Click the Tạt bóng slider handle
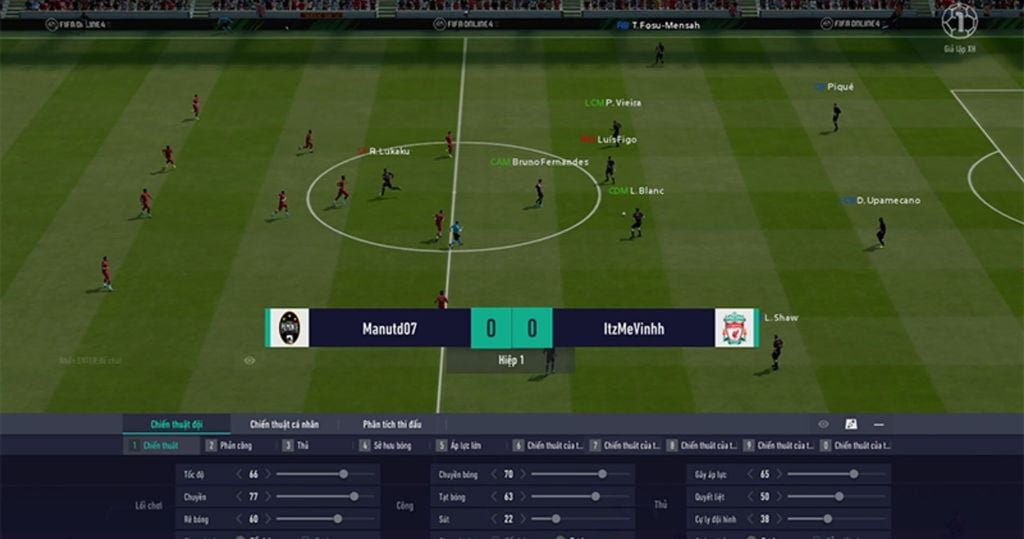Image resolution: width=1024 pixels, height=539 pixels. (x=594, y=496)
